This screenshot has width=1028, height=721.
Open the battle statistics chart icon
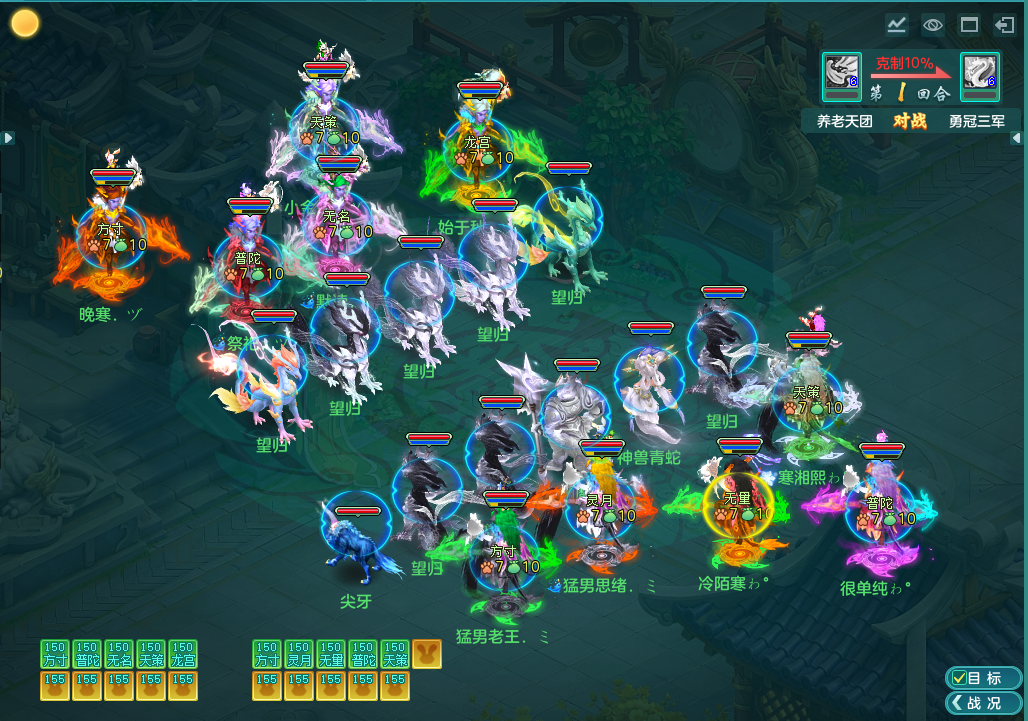click(x=896, y=25)
